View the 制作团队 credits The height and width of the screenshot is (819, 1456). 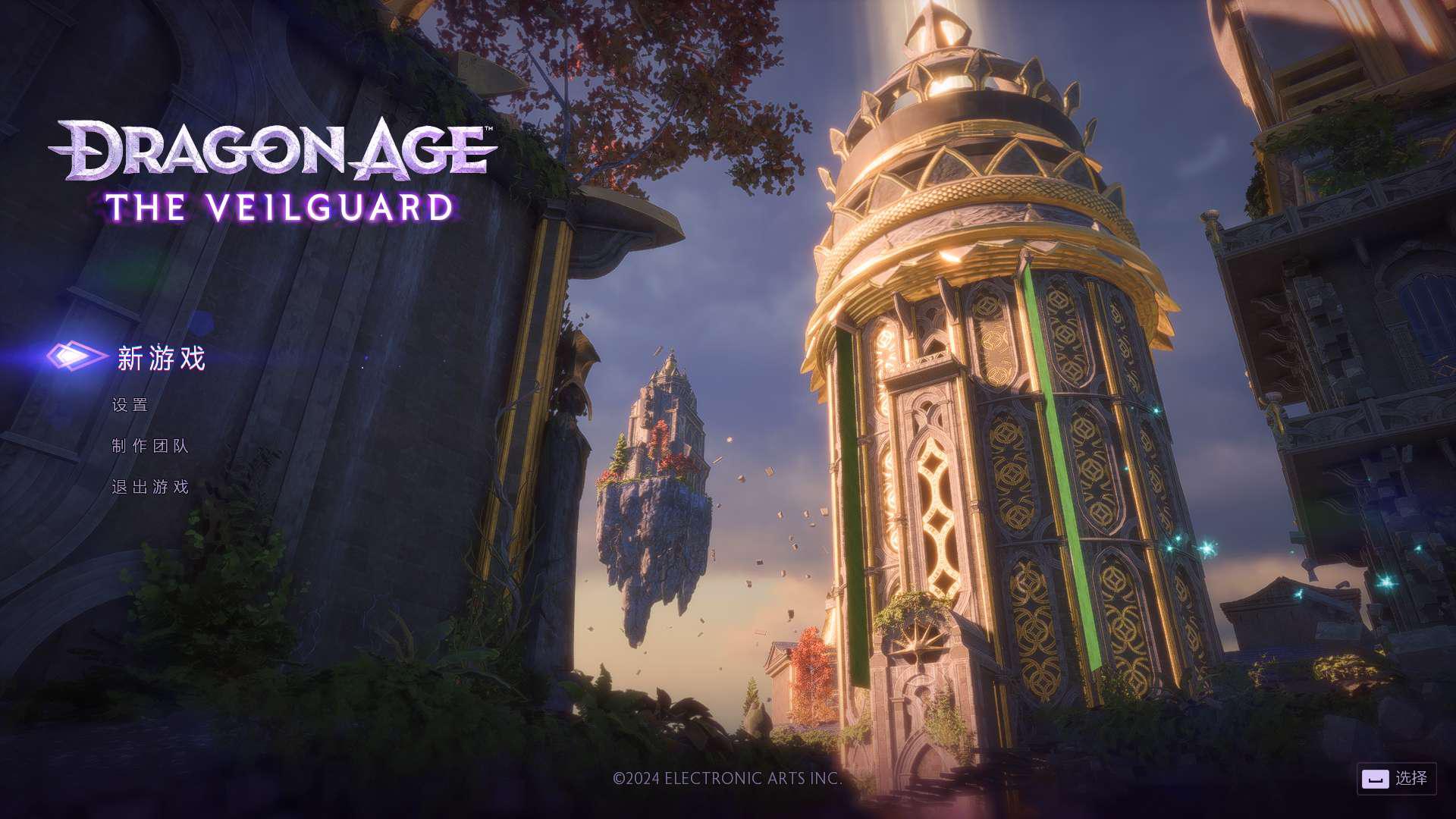pos(150,446)
